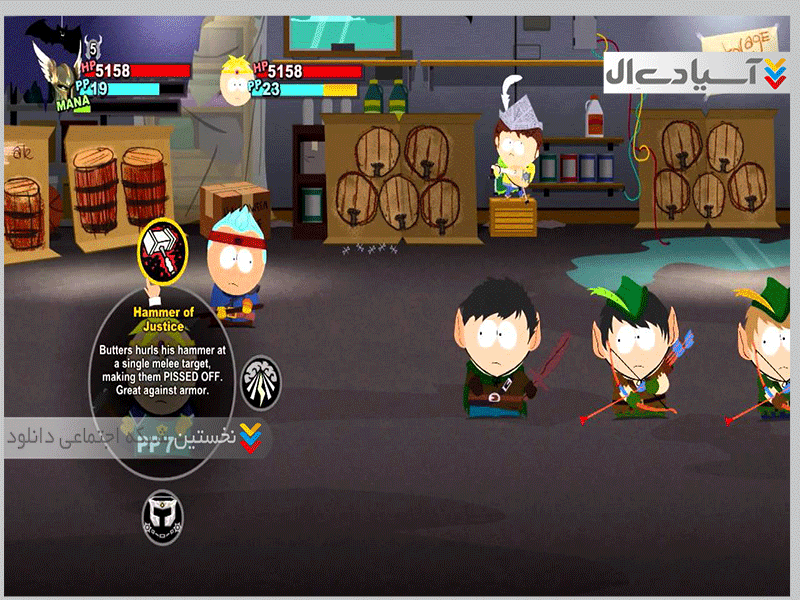This screenshot has height=600, width=800.
Task: Click Butters' portrait in the party HUD
Action: coord(237,82)
